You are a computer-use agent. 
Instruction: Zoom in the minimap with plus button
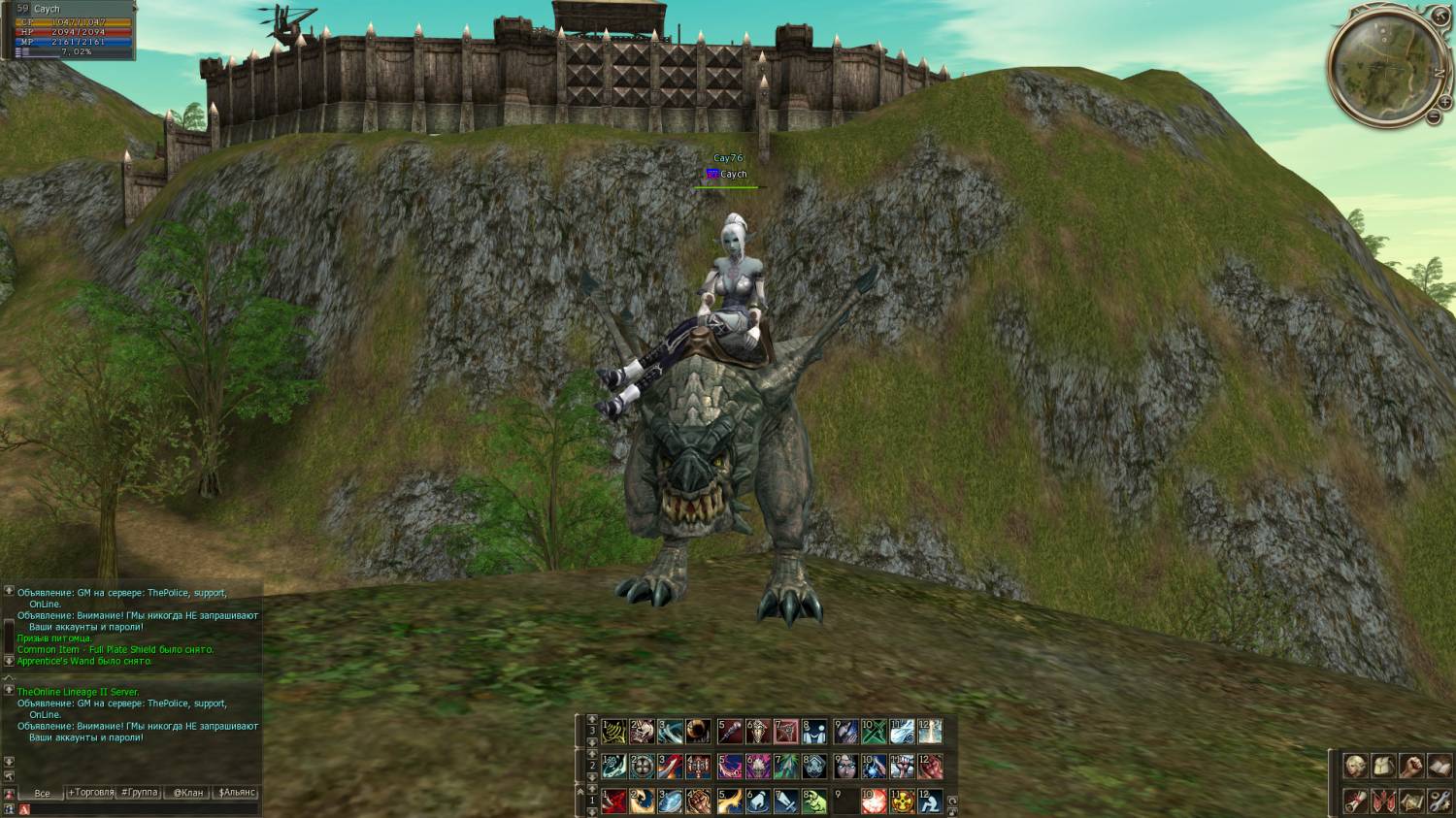(1445, 102)
